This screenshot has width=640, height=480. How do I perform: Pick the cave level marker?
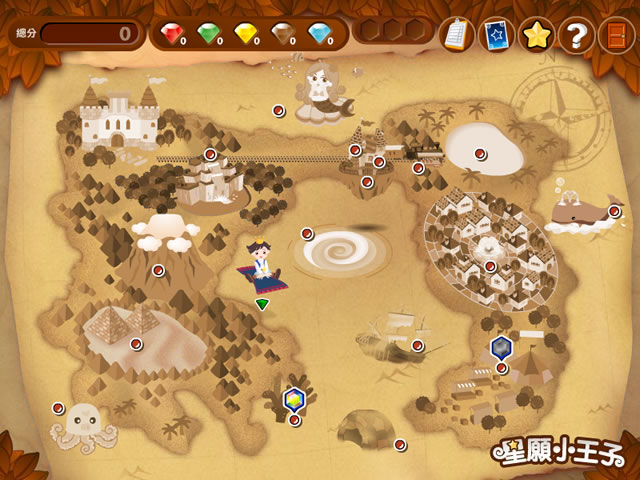tap(400, 444)
